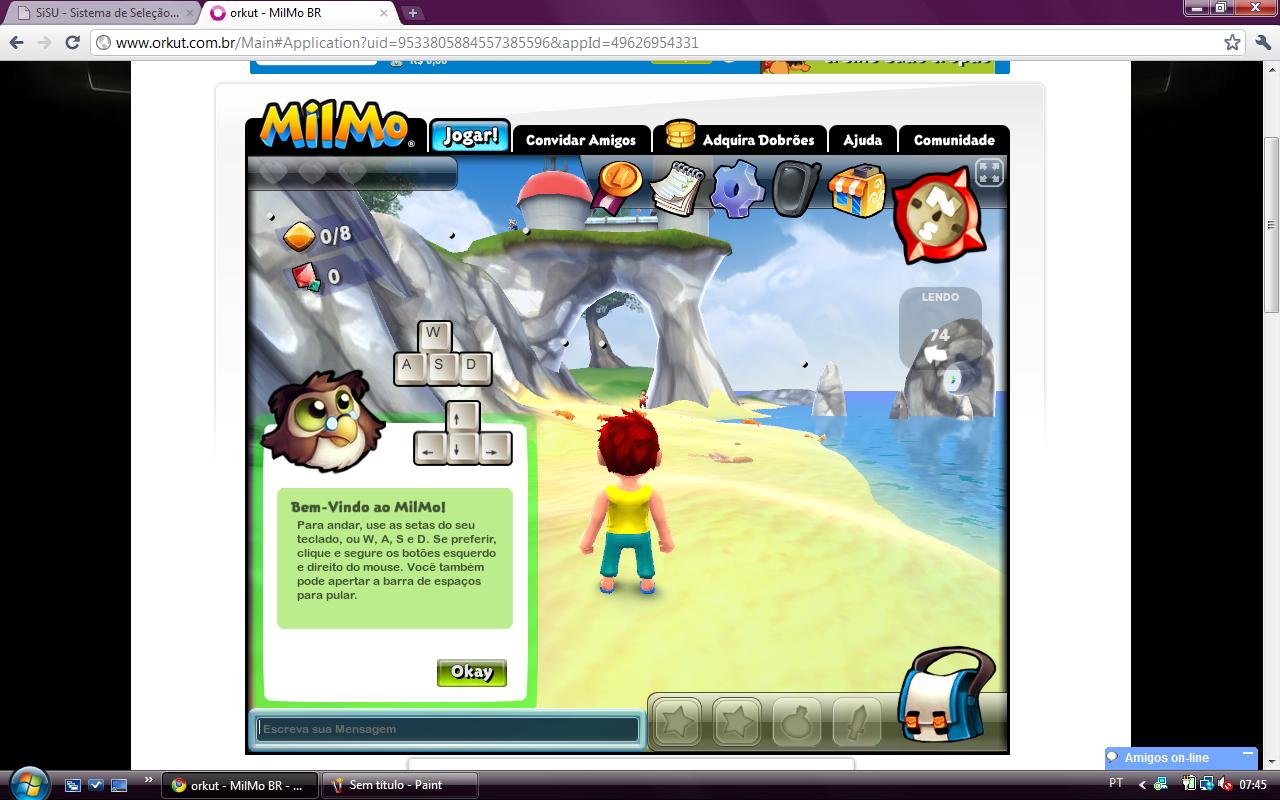The height and width of the screenshot is (800, 1280).
Task: Toggle fullscreen with the arrows icon
Action: pyautogui.click(x=988, y=172)
